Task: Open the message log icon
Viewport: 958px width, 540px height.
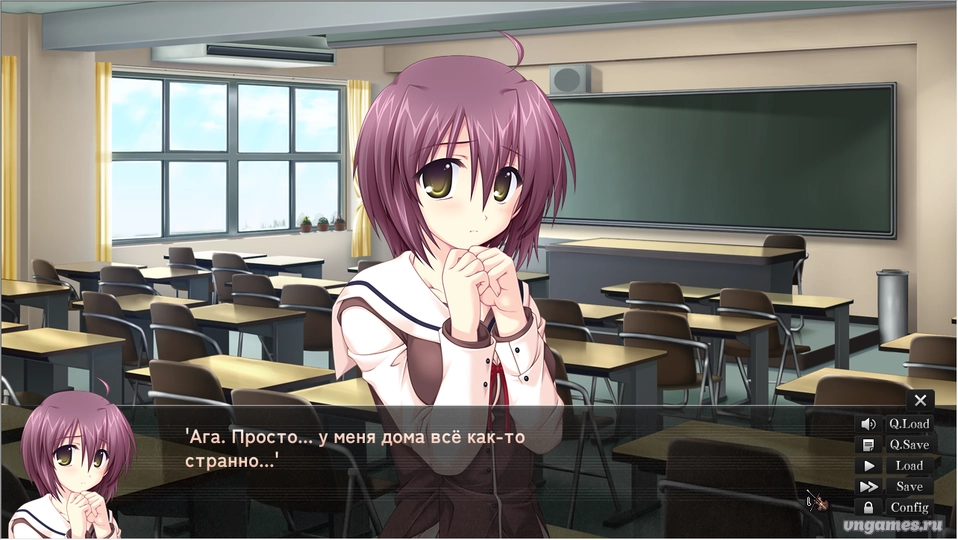Action: point(868,445)
